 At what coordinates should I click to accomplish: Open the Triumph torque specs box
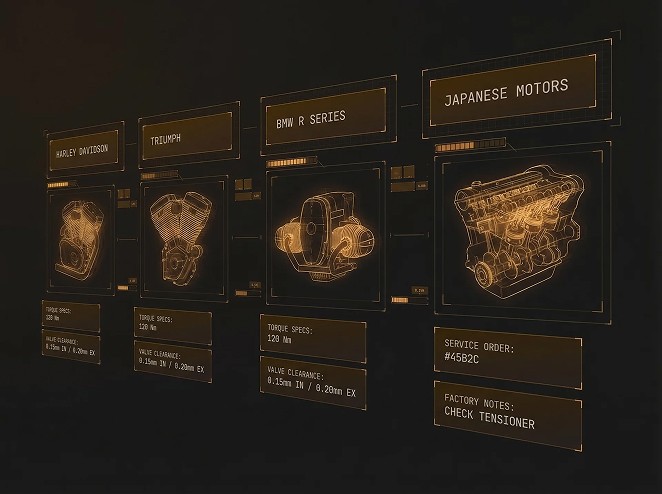[172, 325]
